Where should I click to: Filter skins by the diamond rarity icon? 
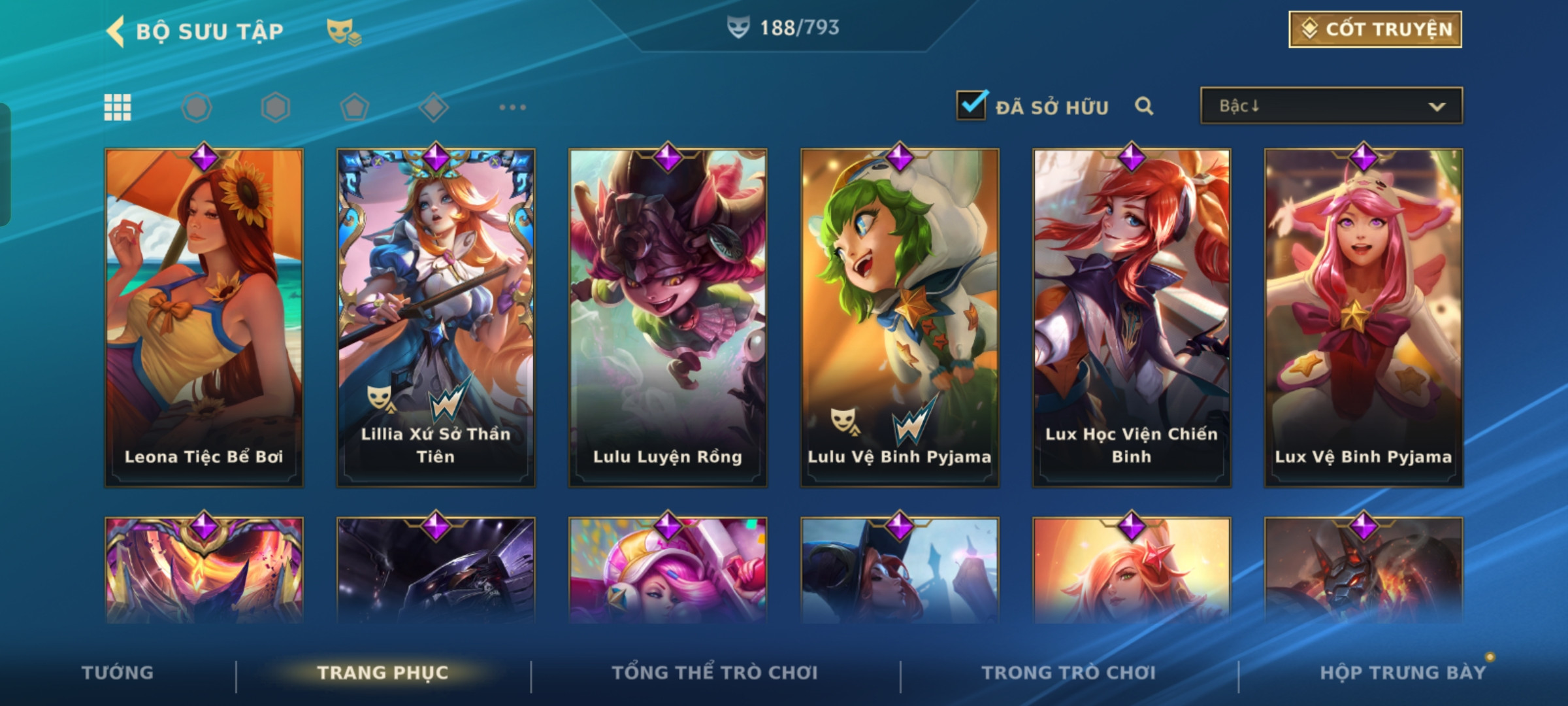(x=433, y=107)
